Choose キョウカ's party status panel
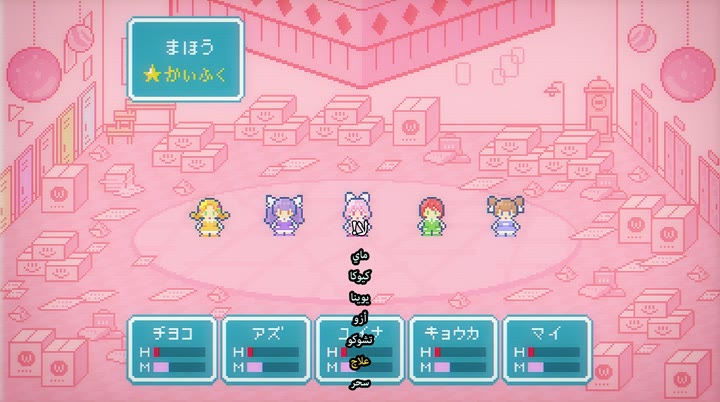The image size is (720, 402). [453, 349]
